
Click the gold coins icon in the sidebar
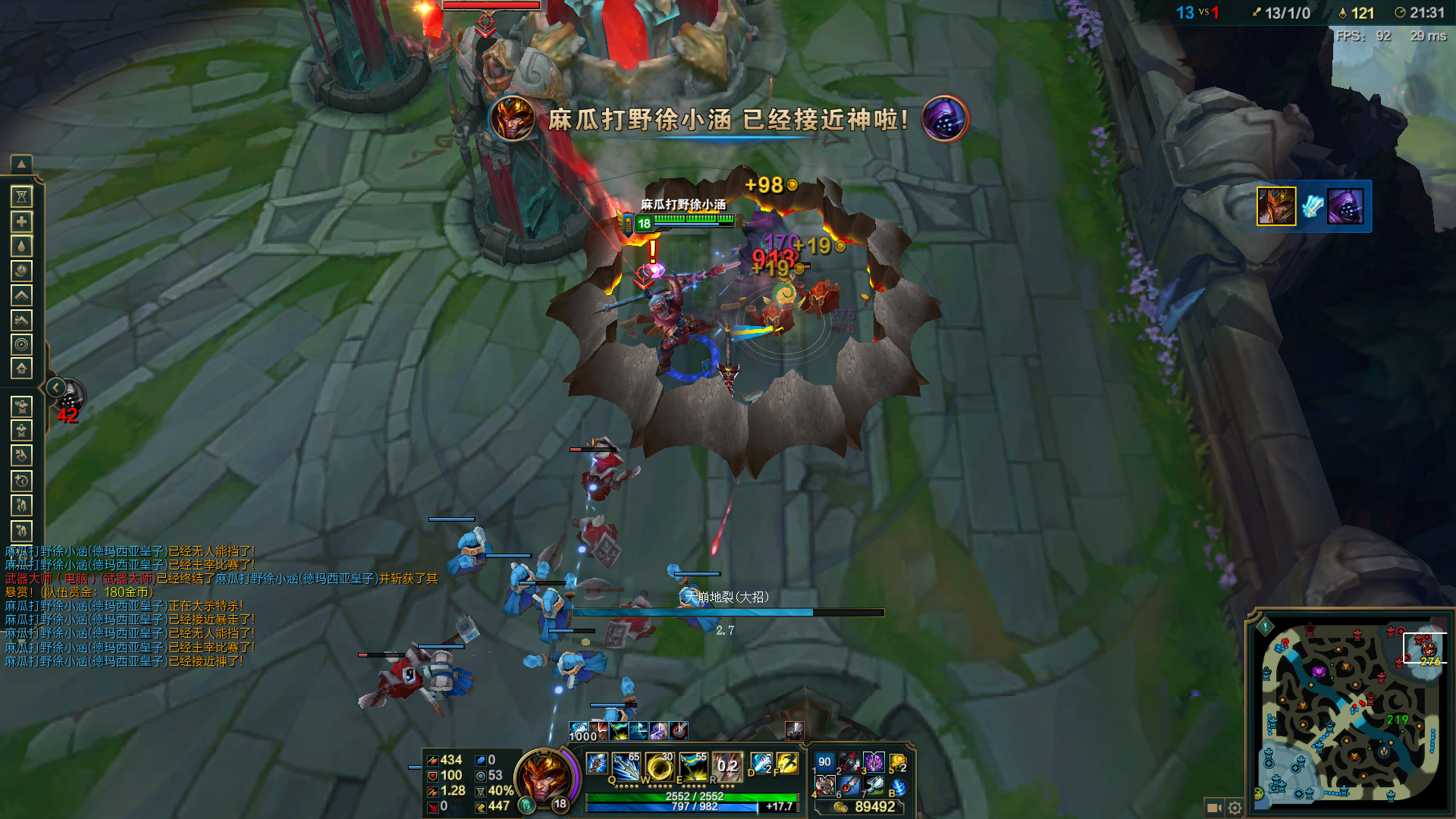[22, 268]
